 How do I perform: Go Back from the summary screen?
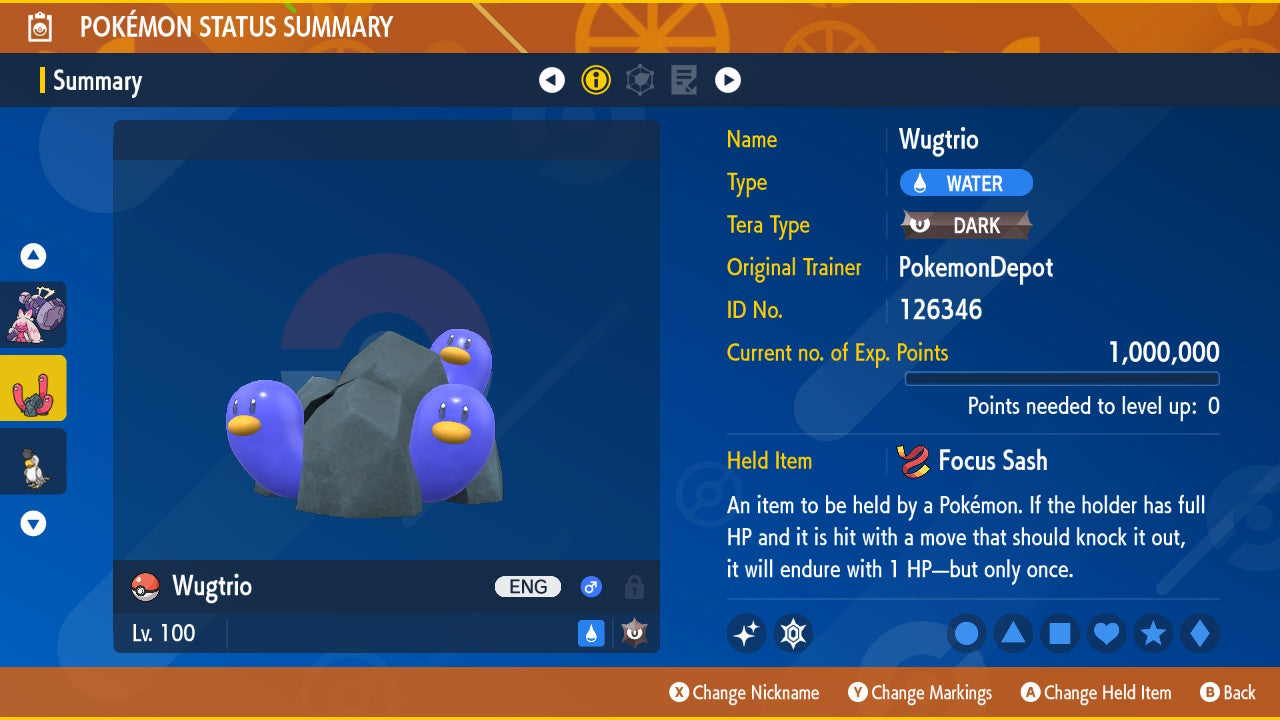(x=1227, y=693)
